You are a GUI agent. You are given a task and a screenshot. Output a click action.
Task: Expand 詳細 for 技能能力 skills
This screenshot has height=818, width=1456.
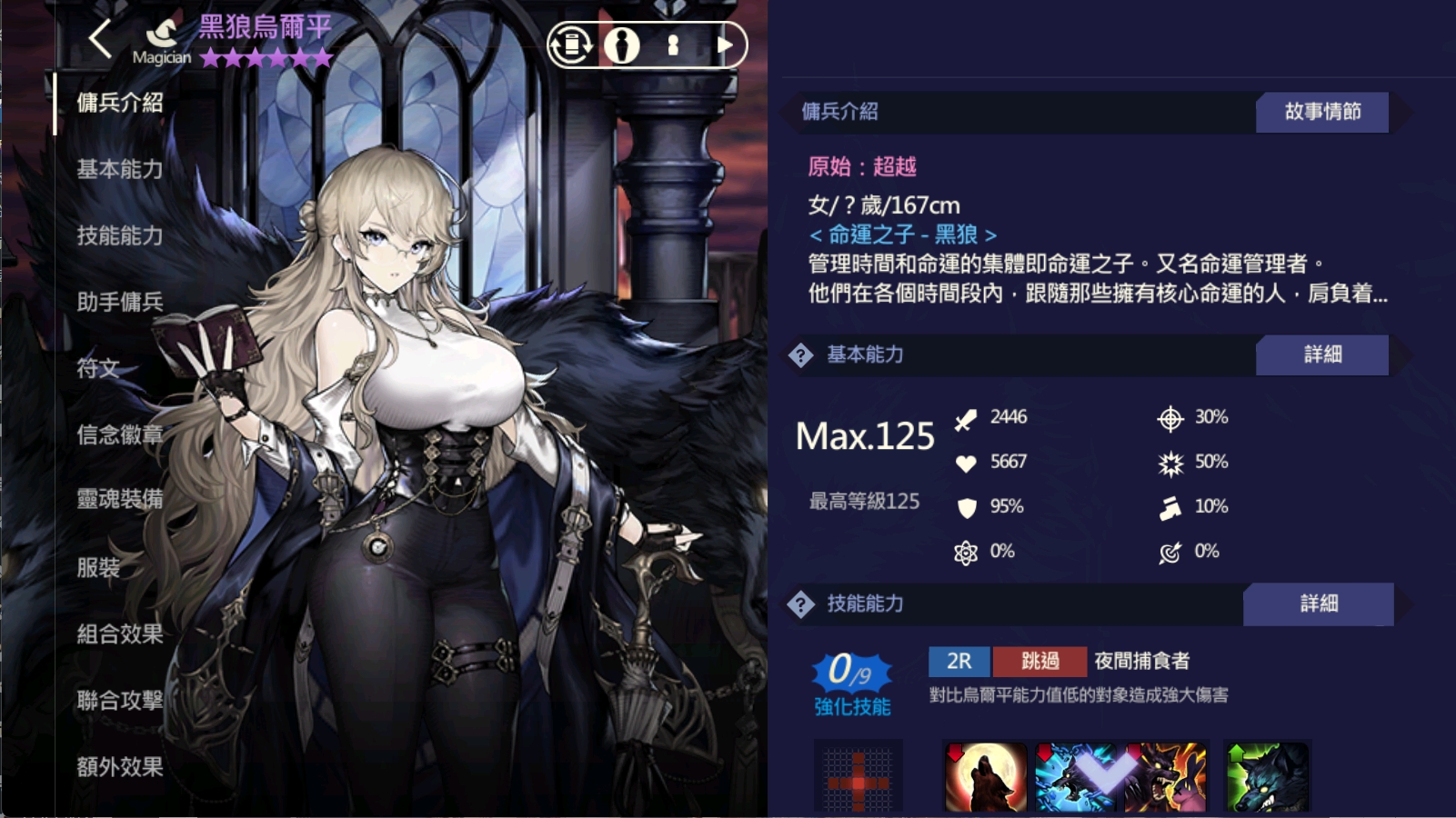[x=1320, y=604]
